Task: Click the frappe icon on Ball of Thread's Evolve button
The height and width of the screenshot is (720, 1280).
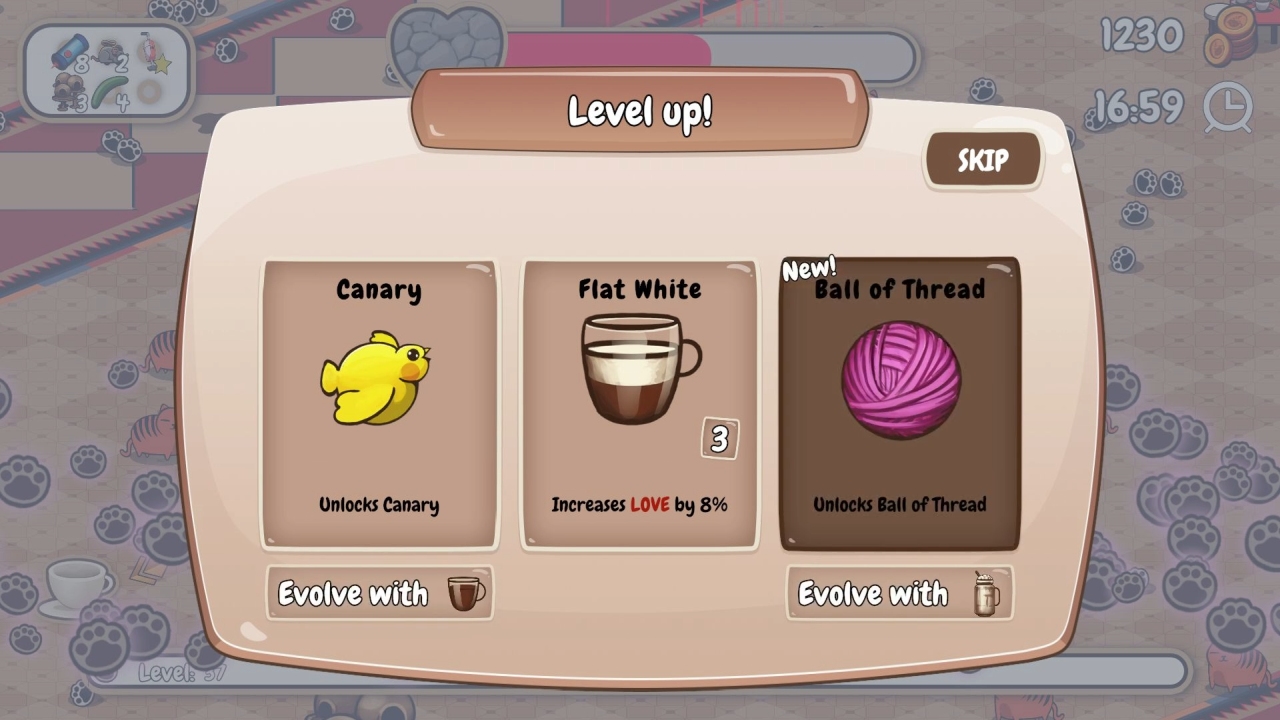Action: [x=986, y=593]
